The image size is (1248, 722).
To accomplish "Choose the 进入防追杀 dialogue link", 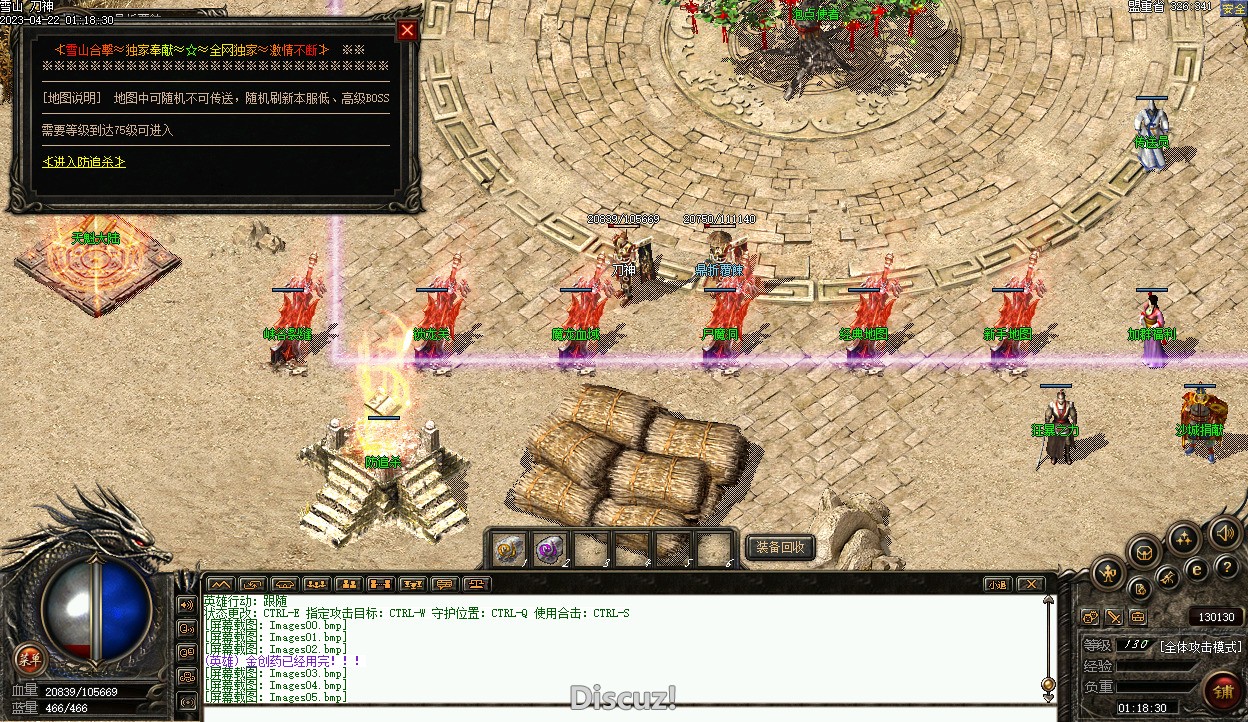I will tap(84, 162).
